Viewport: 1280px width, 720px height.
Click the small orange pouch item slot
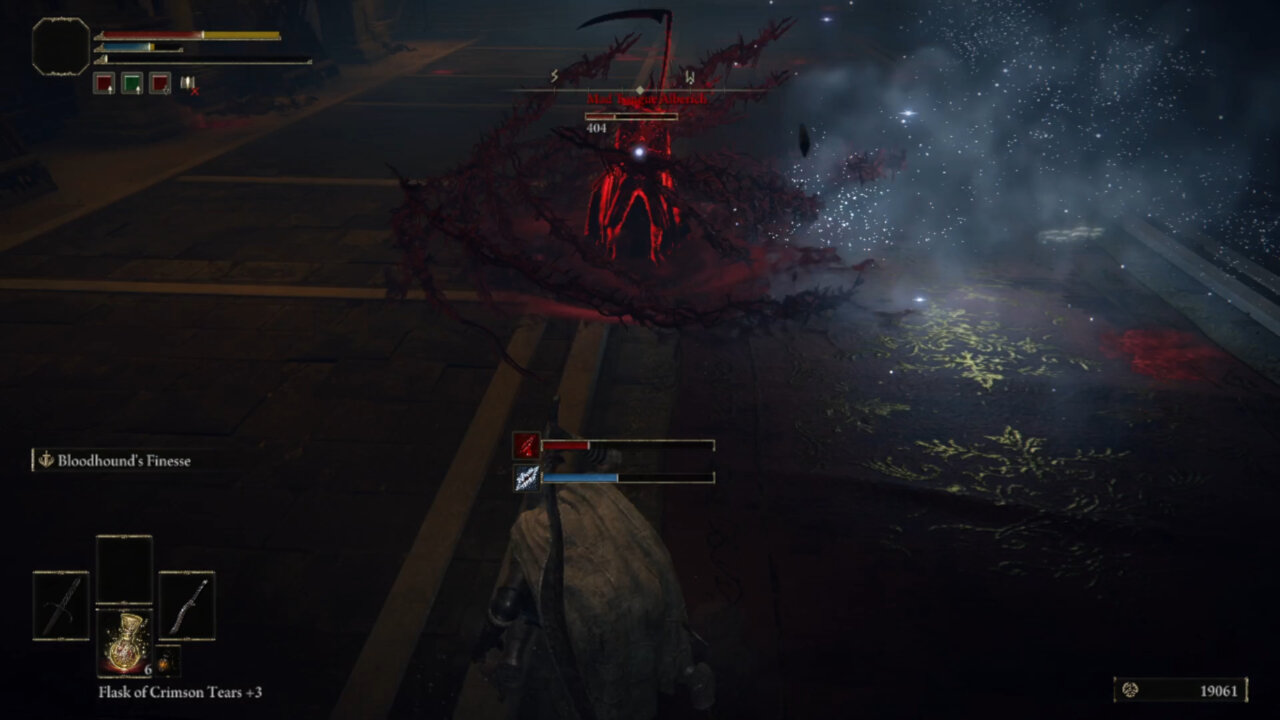pyautogui.click(x=166, y=662)
